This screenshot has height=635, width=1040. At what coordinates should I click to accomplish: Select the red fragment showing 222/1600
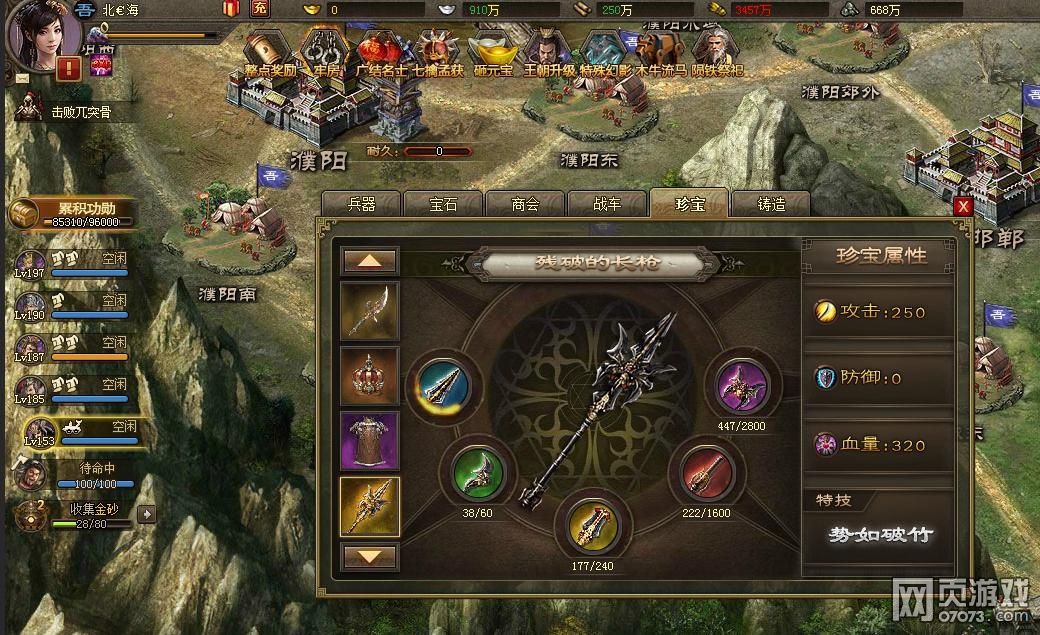click(x=707, y=474)
